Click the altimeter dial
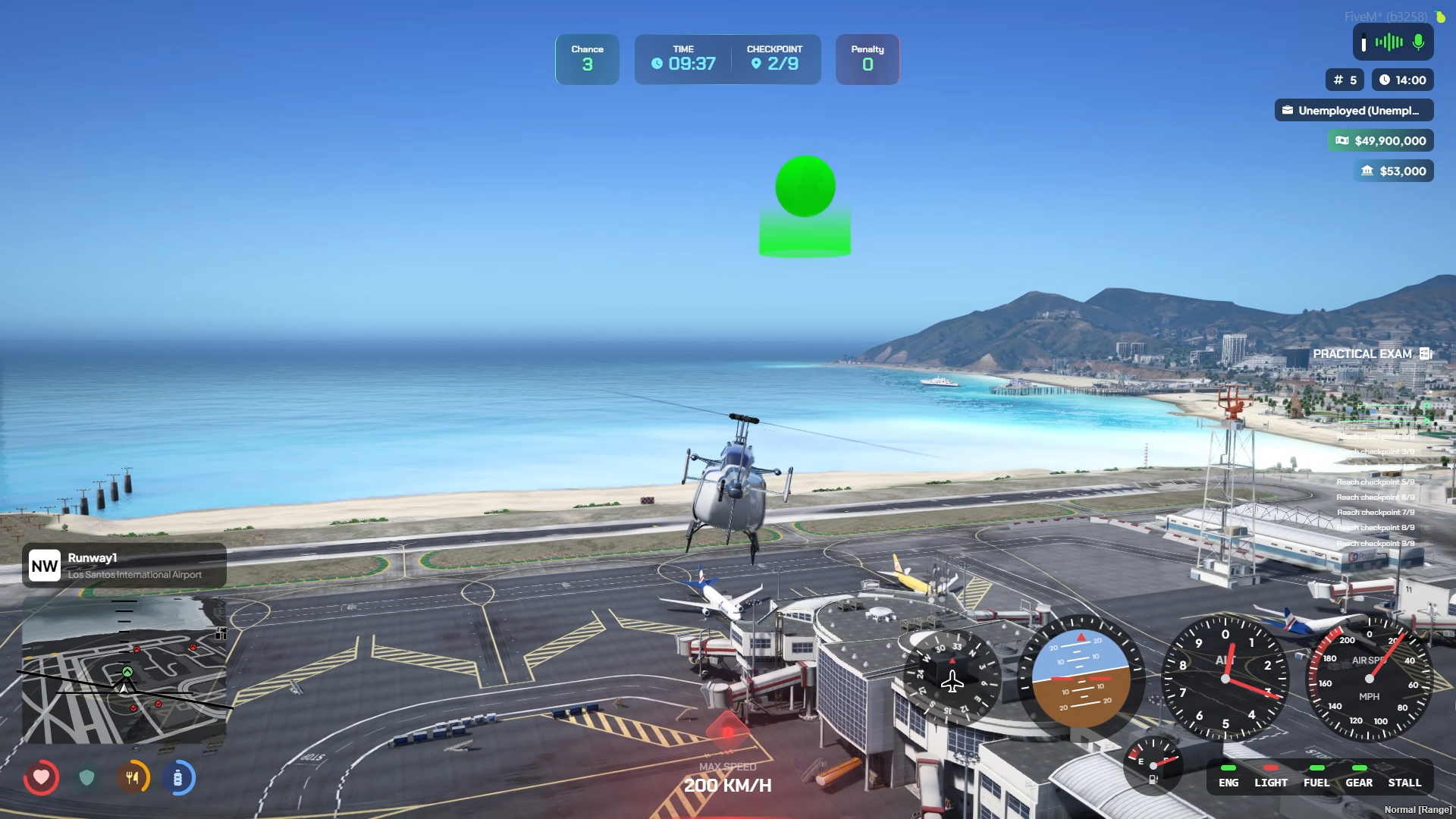 tap(1225, 679)
